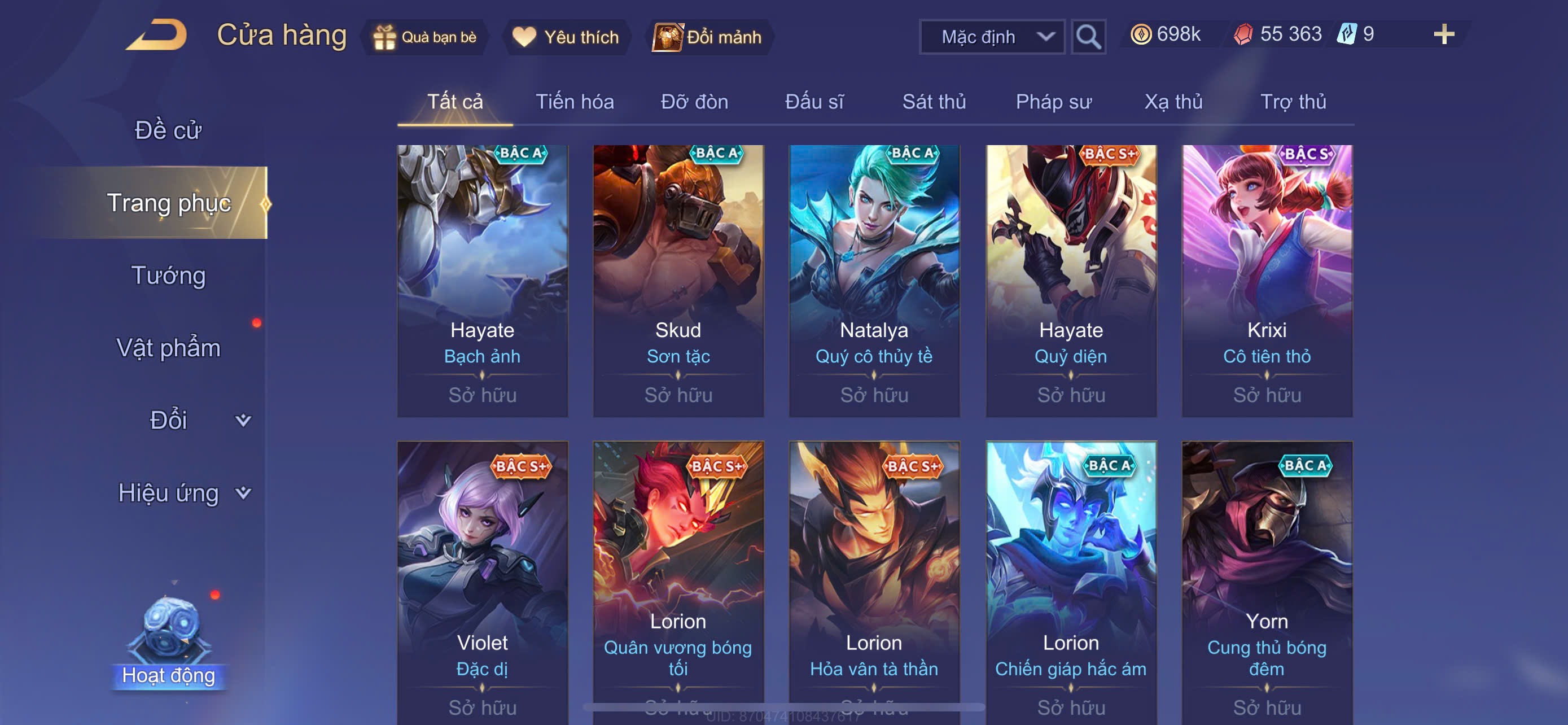Choose the Trợ thủ tab
This screenshot has width=1568, height=725.
pyautogui.click(x=1292, y=102)
